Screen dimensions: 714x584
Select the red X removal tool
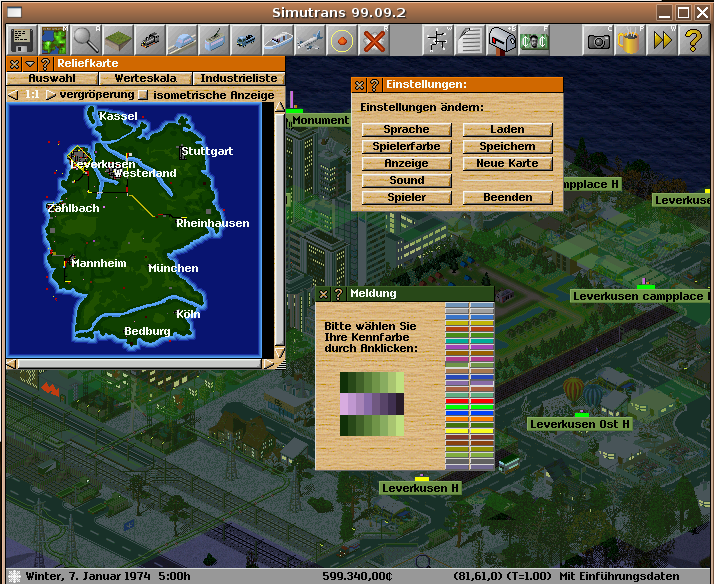[x=374, y=41]
